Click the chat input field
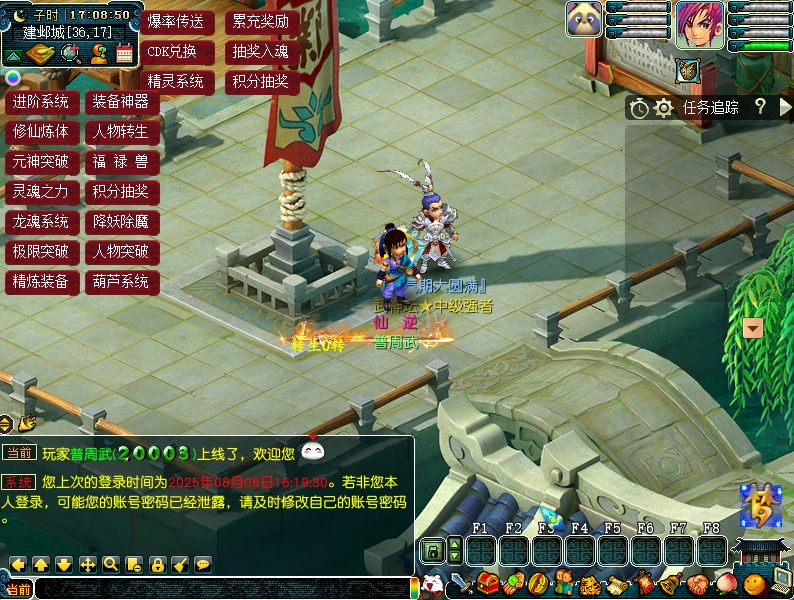 220,589
